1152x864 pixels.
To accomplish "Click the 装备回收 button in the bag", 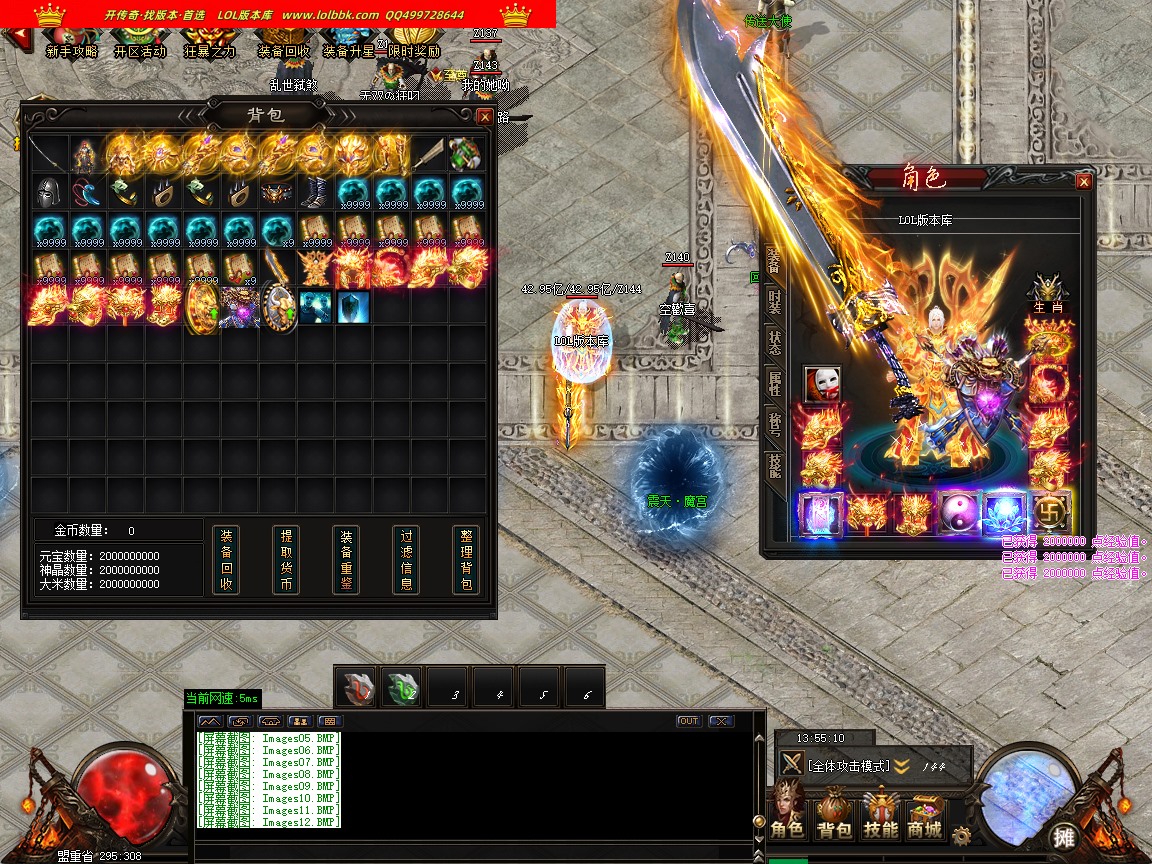I will tap(226, 560).
